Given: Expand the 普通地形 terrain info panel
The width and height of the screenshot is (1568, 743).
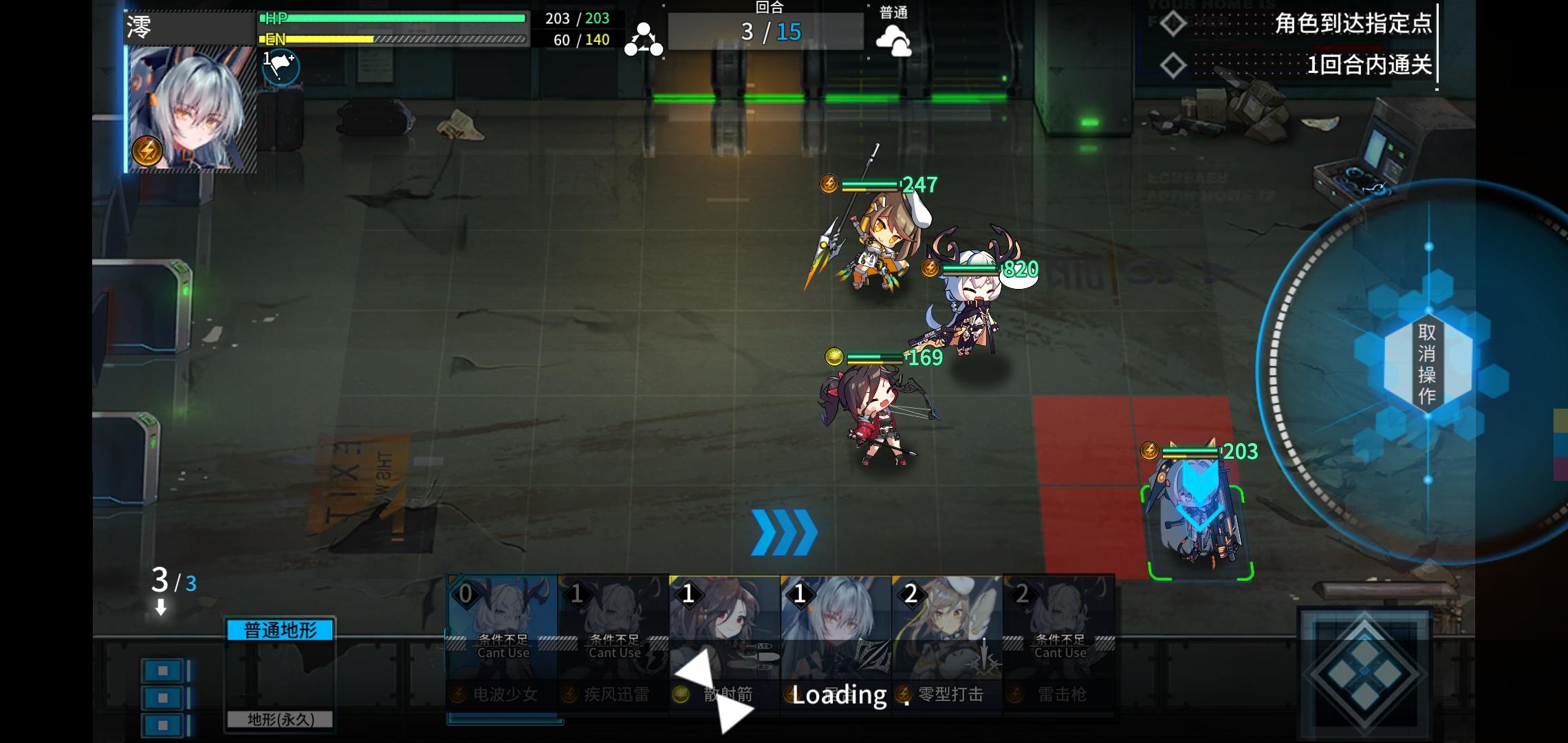Looking at the screenshot, I should [x=280, y=628].
